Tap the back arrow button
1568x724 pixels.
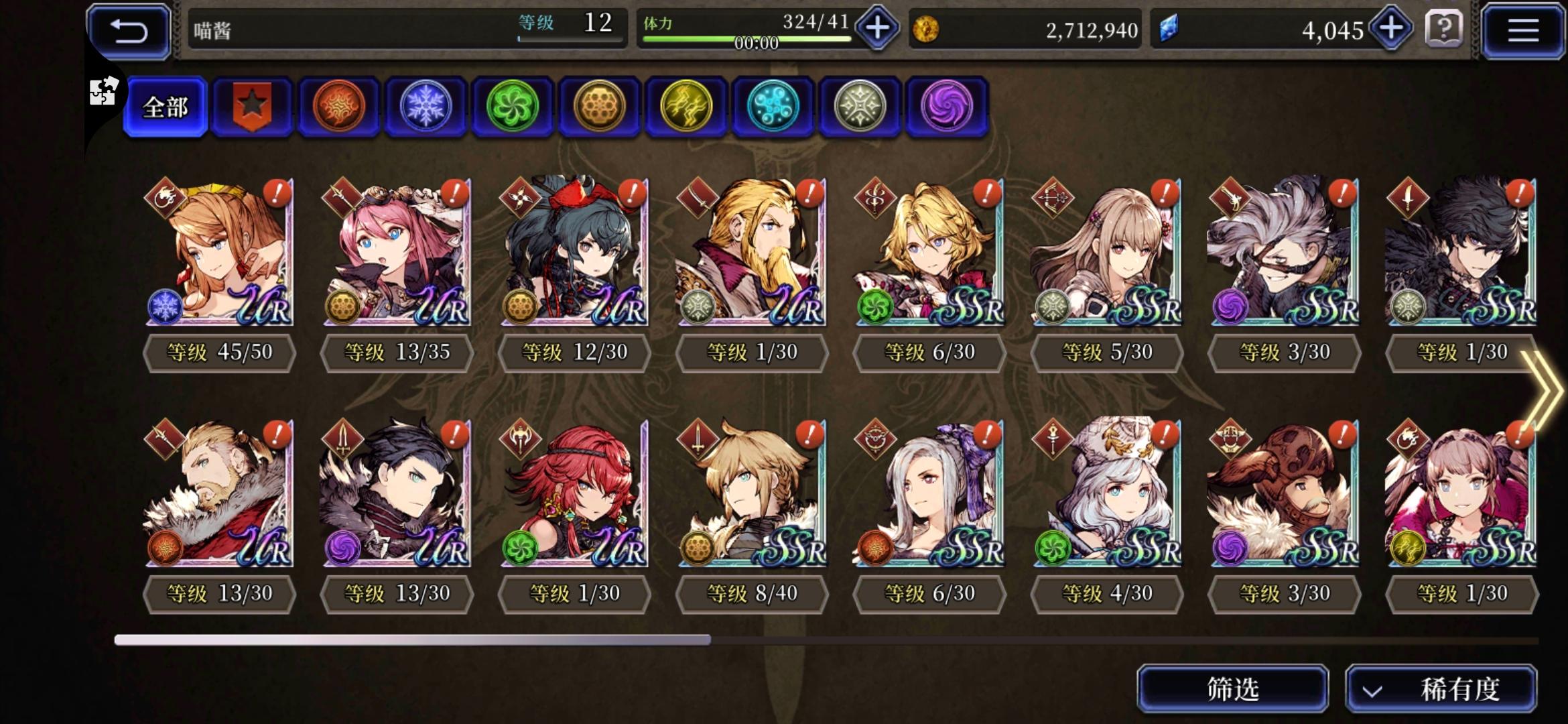[128, 31]
